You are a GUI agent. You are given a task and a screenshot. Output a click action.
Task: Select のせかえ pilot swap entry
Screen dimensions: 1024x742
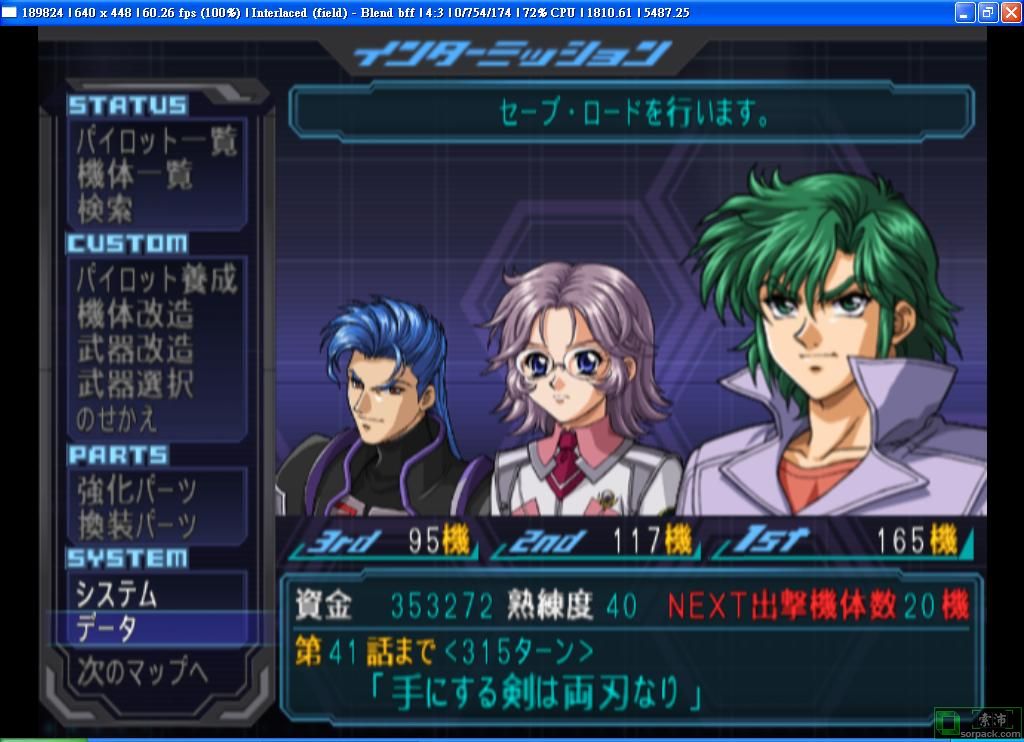117,418
